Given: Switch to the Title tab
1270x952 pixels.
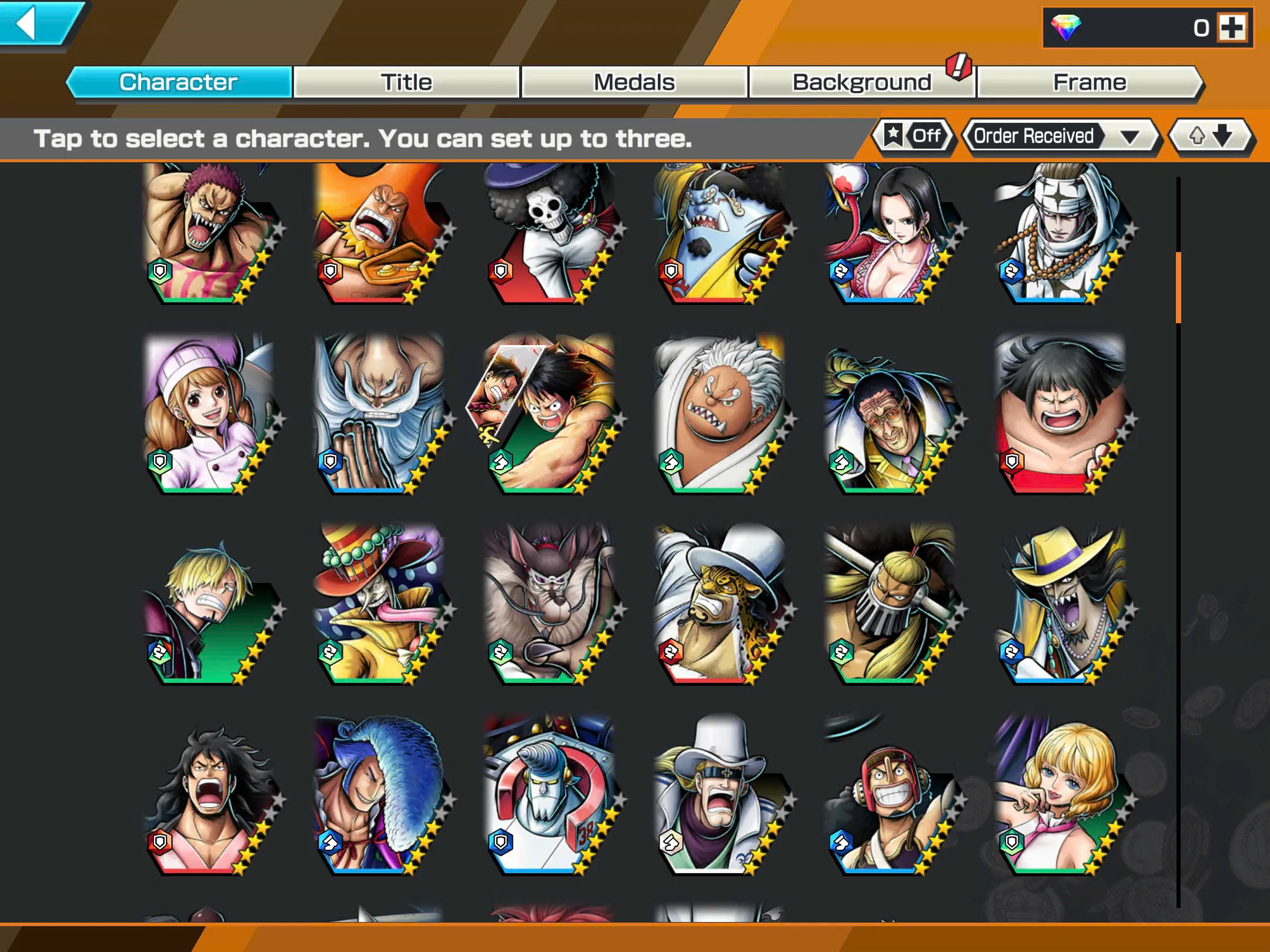Looking at the screenshot, I should coord(407,82).
